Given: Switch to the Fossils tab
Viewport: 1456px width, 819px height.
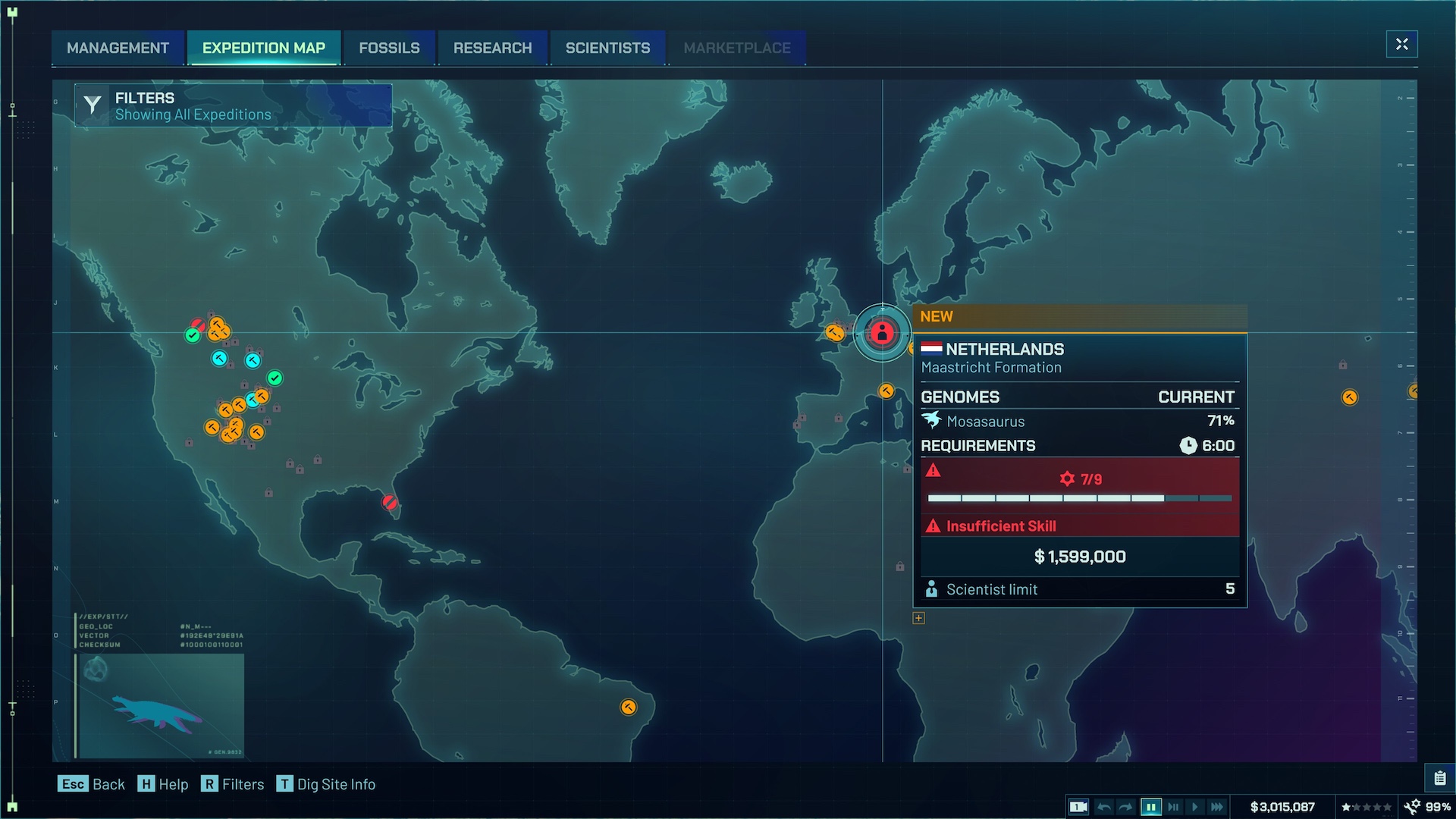Looking at the screenshot, I should coord(389,48).
